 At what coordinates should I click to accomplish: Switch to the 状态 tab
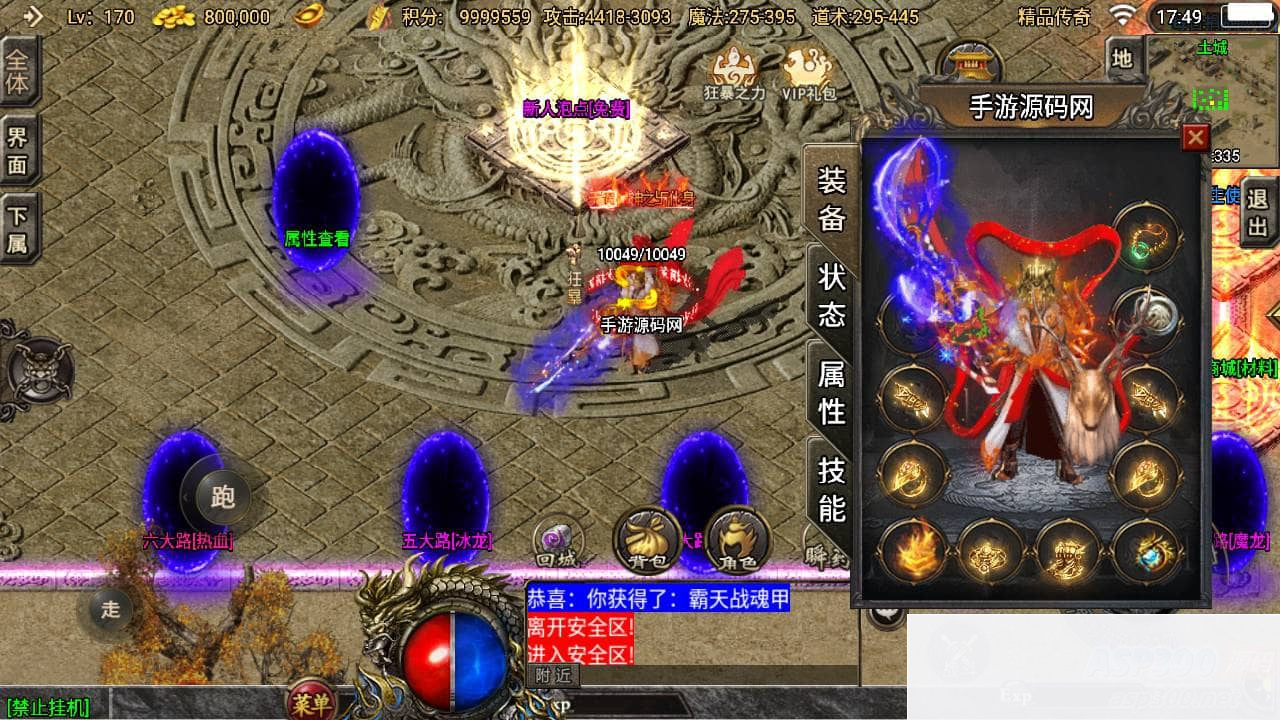pos(832,297)
